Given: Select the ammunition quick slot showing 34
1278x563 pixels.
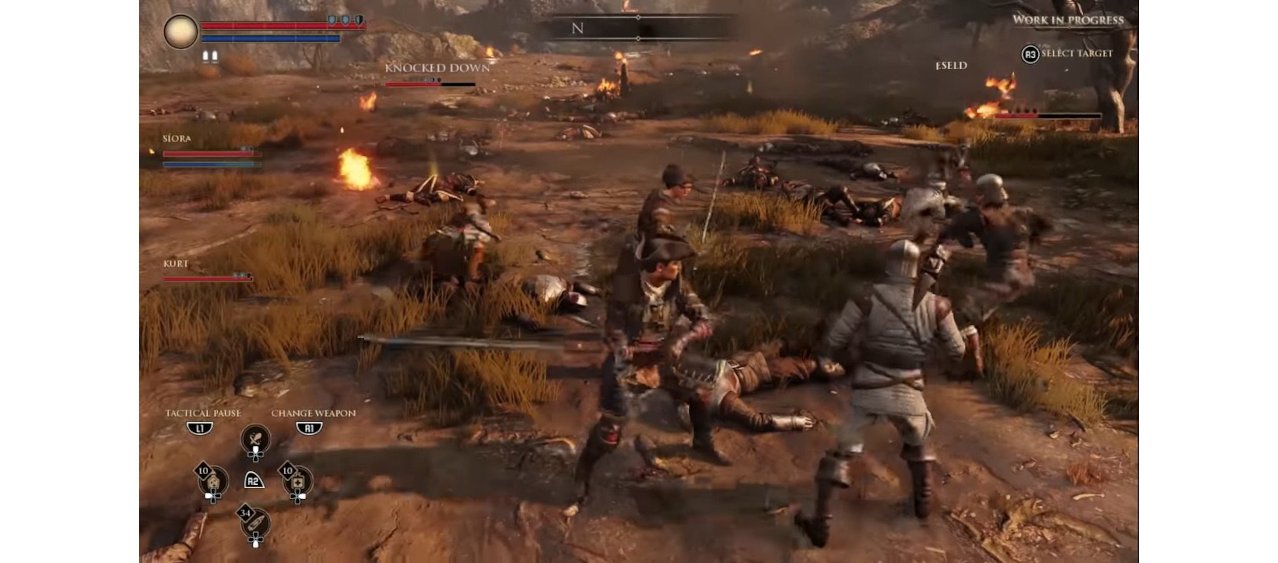Looking at the screenshot, I should pos(255,522).
